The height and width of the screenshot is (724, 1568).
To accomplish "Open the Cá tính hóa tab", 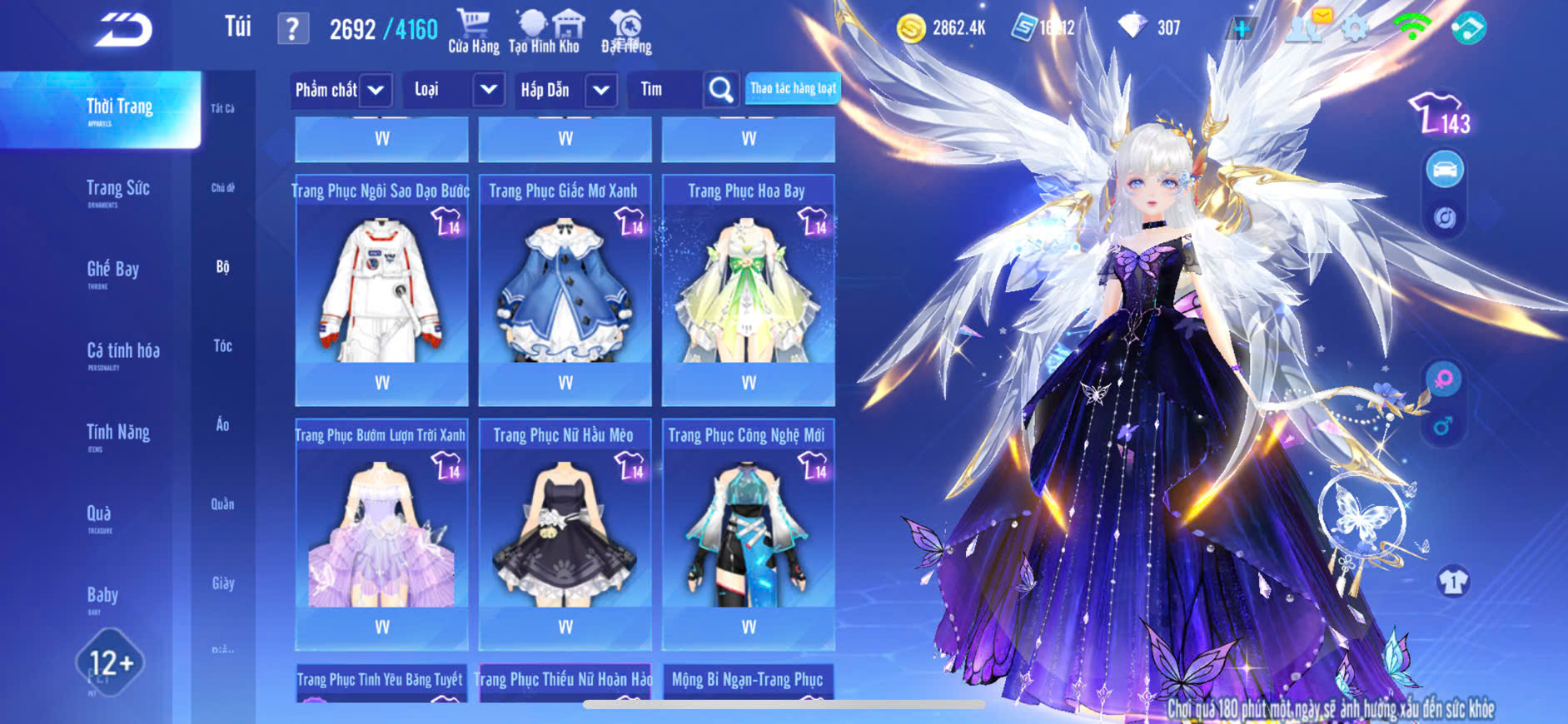I will (123, 351).
